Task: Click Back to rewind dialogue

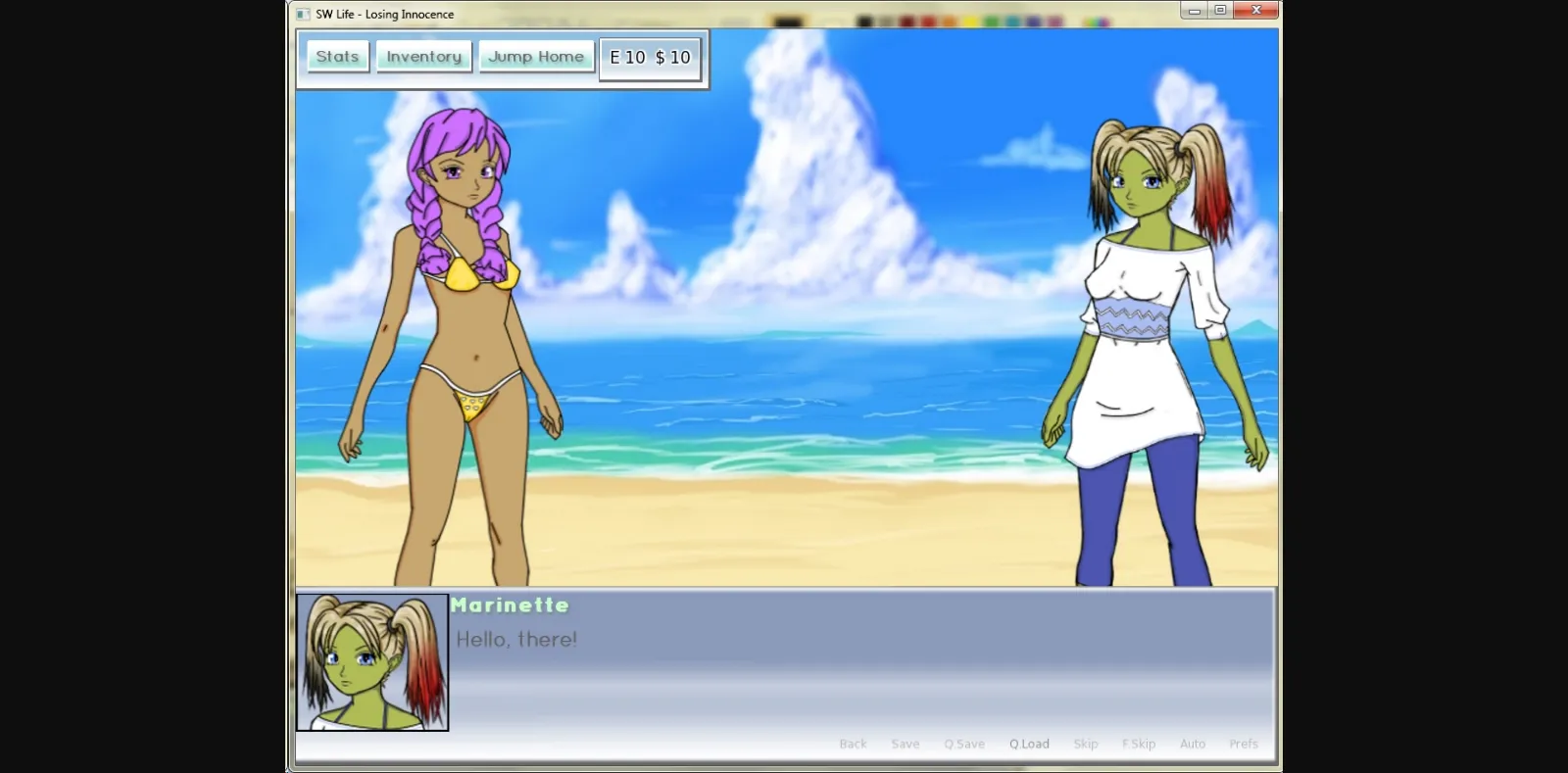Action: 853,744
